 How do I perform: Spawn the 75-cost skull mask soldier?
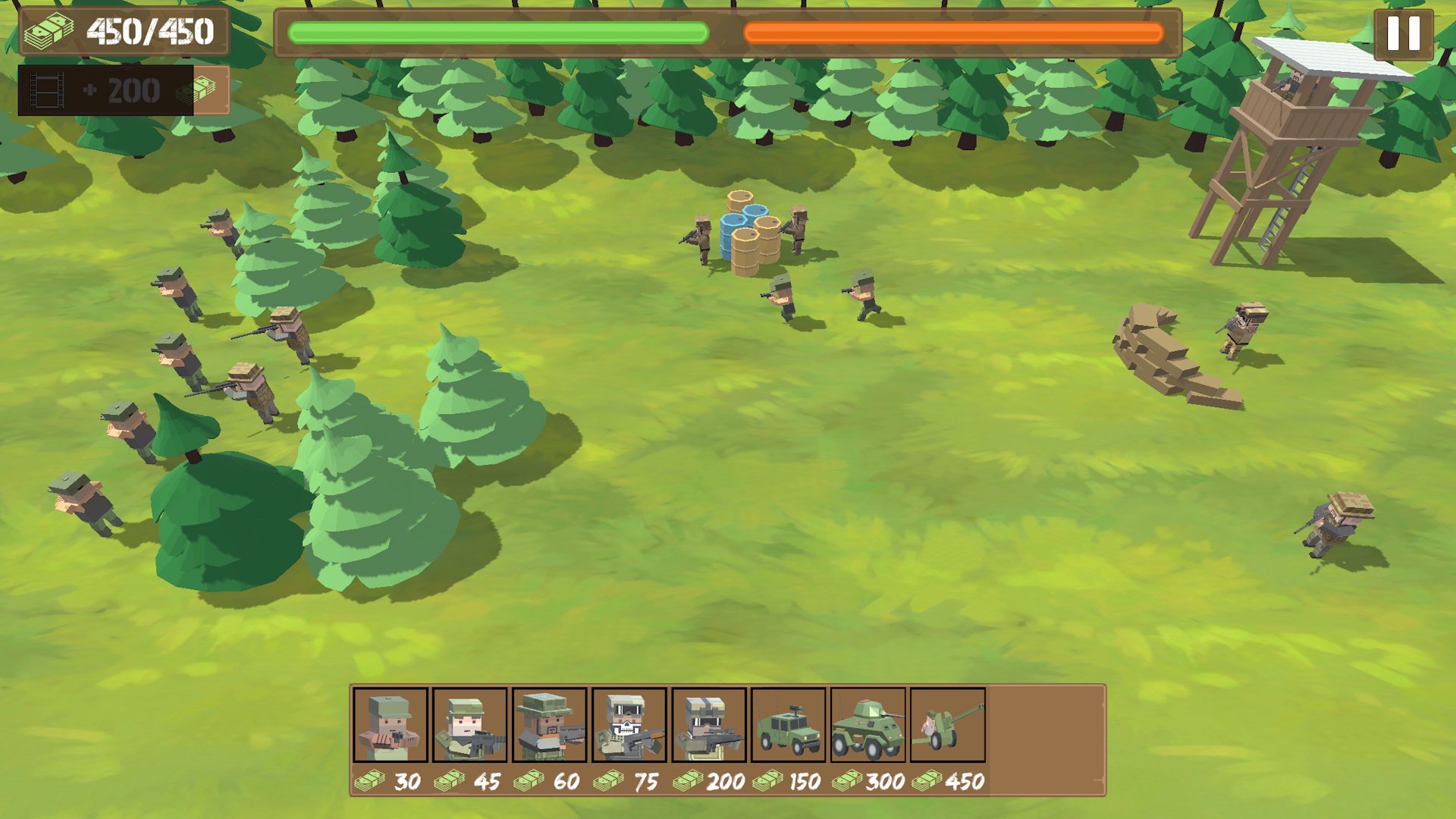pos(629,725)
